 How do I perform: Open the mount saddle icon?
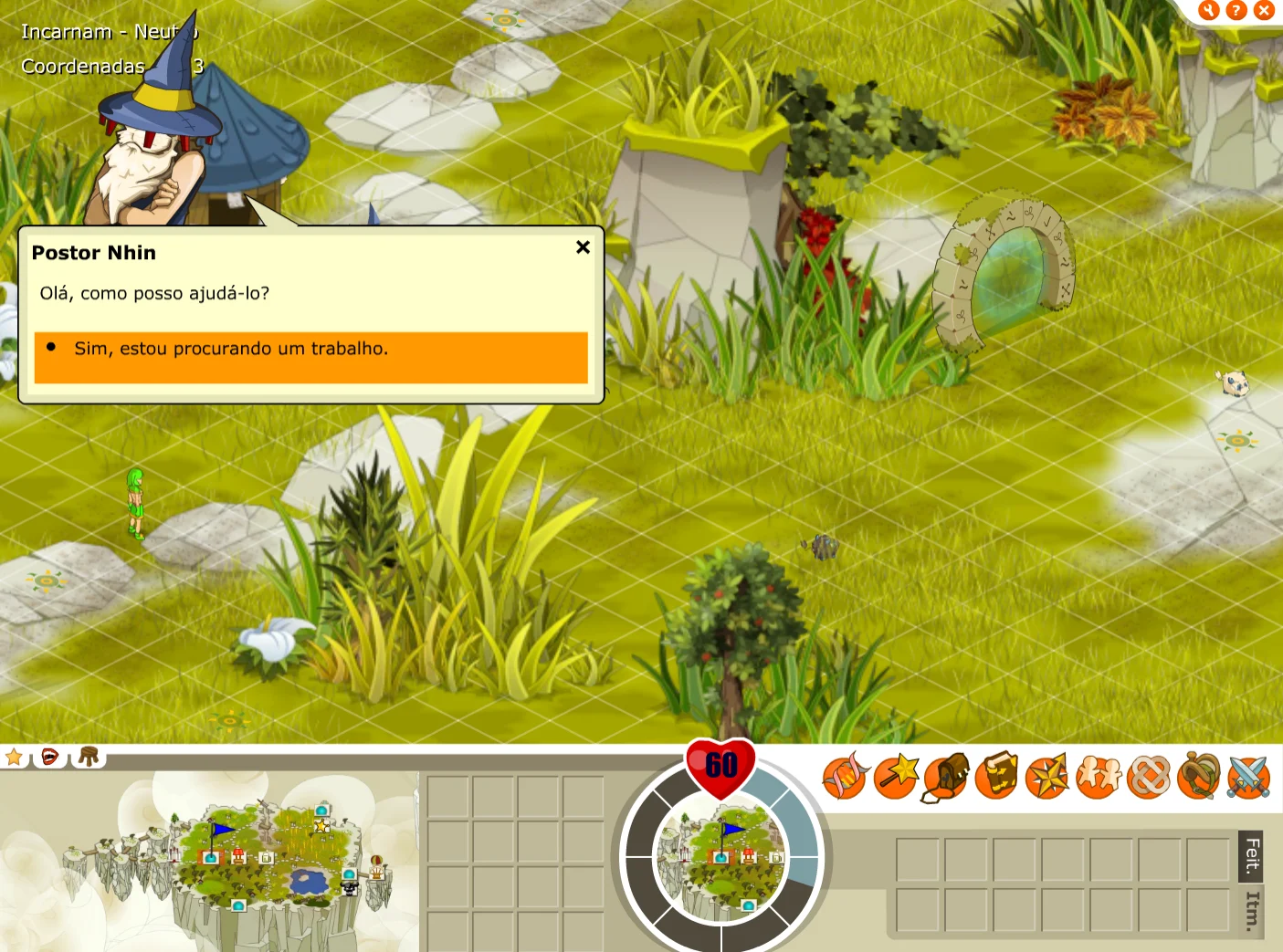coord(1199,777)
